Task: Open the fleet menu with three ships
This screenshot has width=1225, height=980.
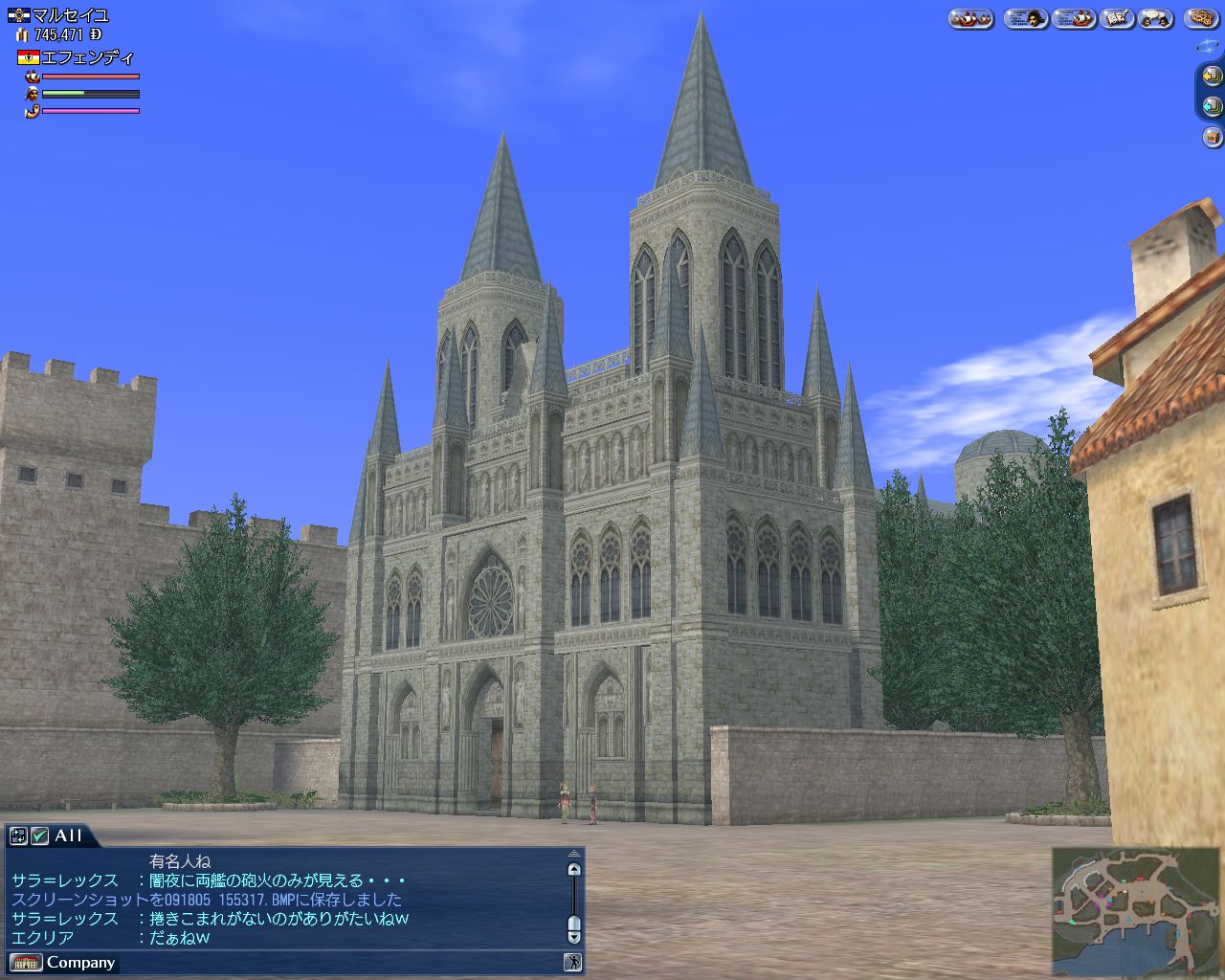Action: 970,18
